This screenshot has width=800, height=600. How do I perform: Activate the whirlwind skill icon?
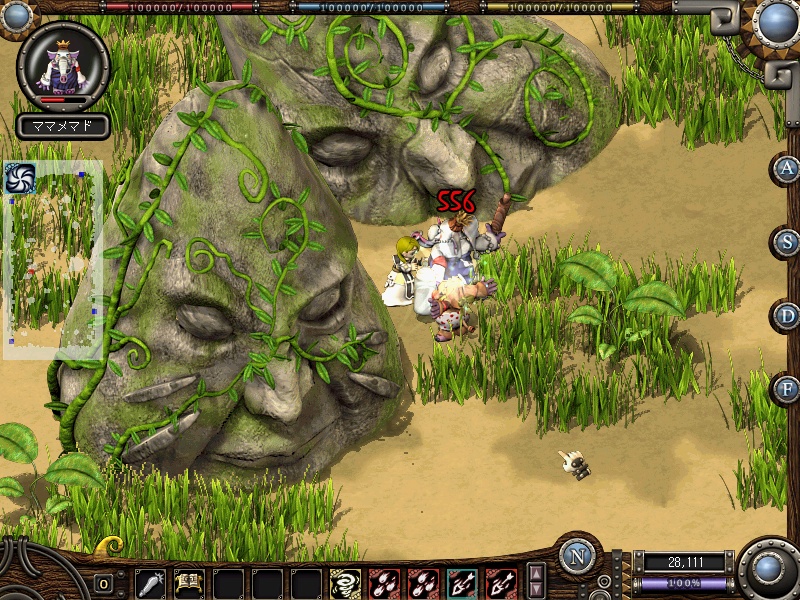[x=345, y=582]
